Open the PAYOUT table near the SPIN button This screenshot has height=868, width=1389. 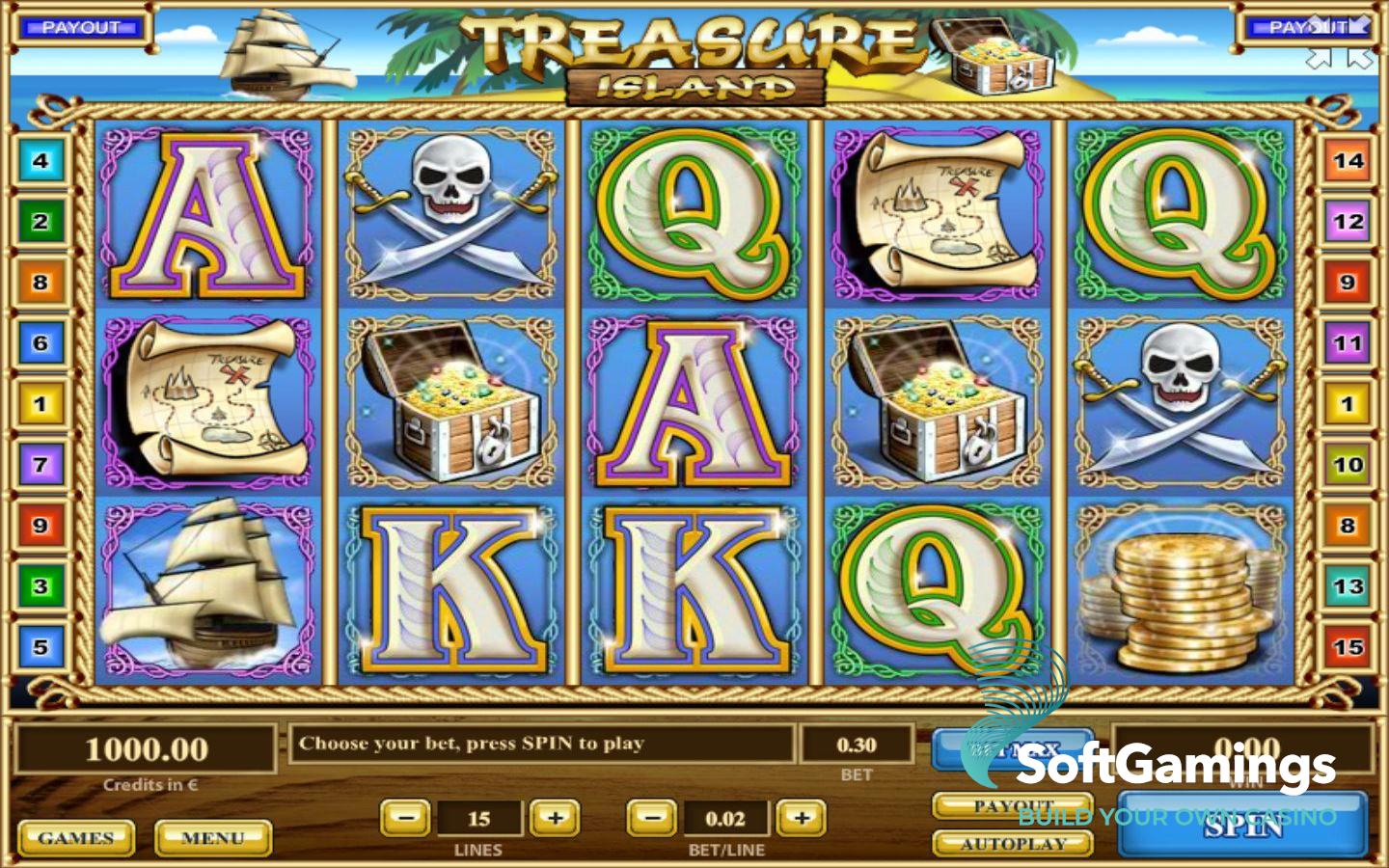(x=1013, y=804)
